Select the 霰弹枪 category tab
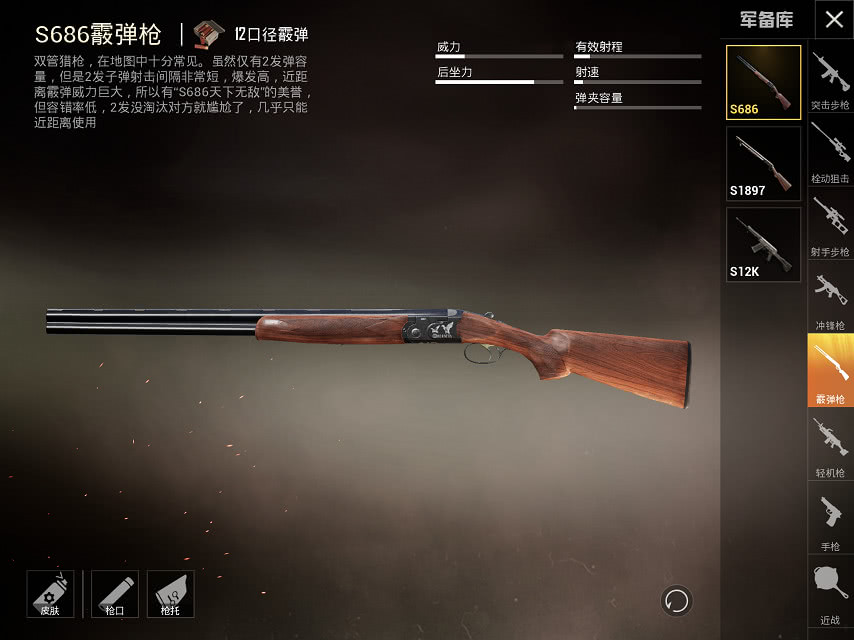854x640 pixels. point(830,370)
